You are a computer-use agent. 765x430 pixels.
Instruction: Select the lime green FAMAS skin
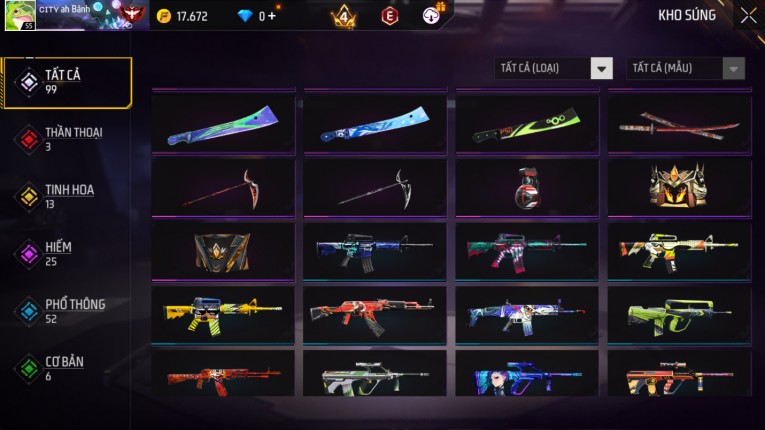coord(679,315)
